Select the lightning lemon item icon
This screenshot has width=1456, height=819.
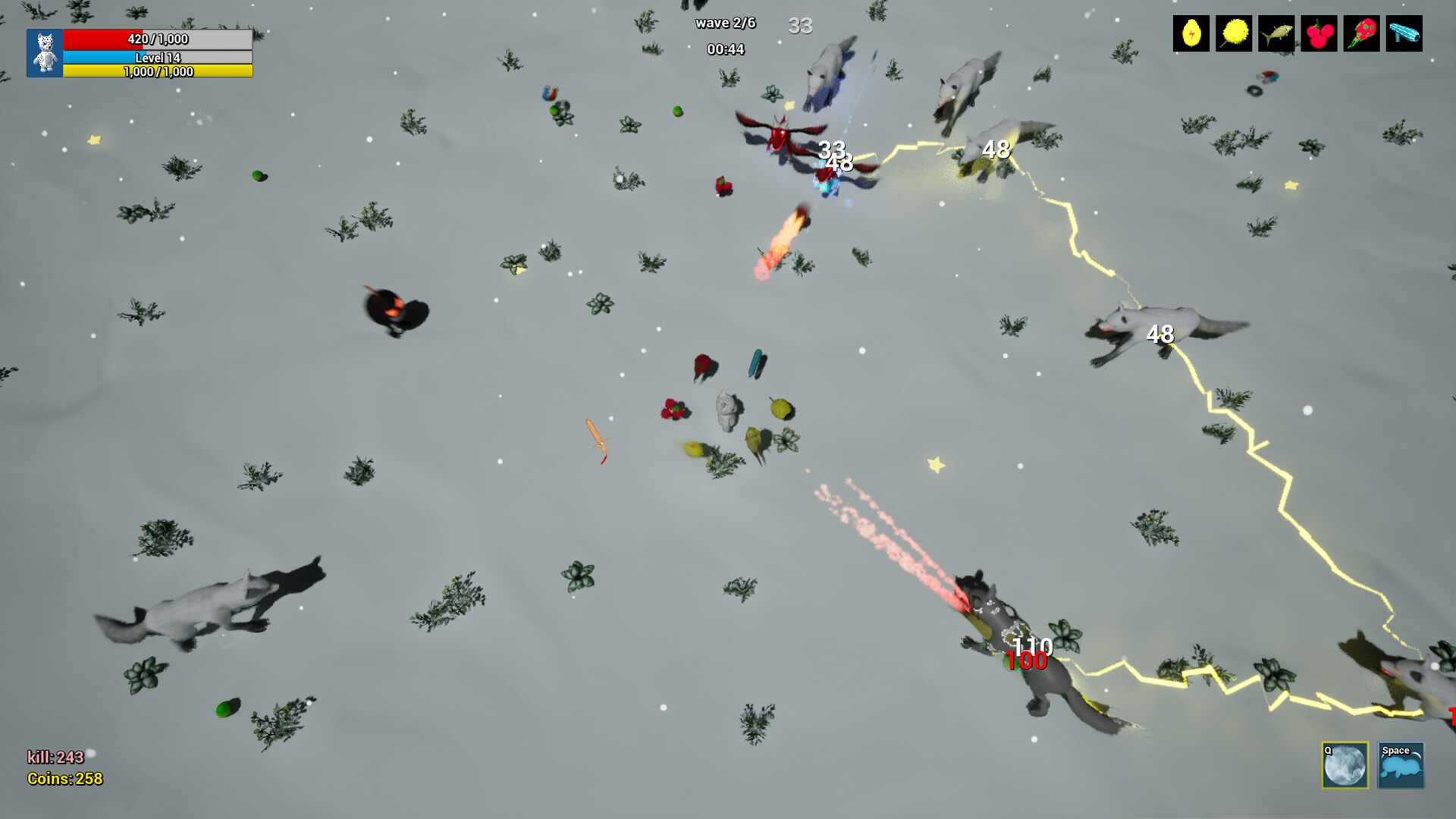[x=1191, y=33]
